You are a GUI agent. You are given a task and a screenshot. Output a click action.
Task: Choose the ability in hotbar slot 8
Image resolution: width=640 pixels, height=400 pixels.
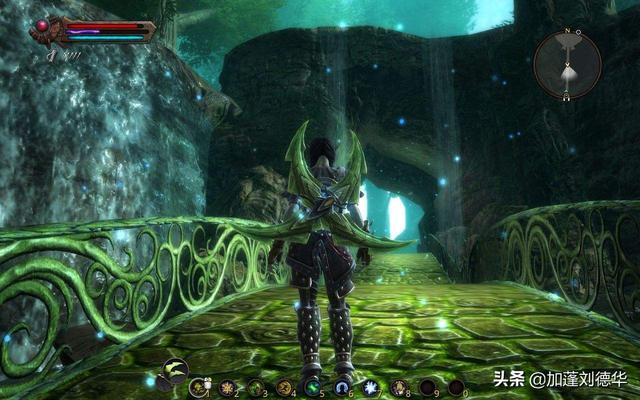[399, 386]
